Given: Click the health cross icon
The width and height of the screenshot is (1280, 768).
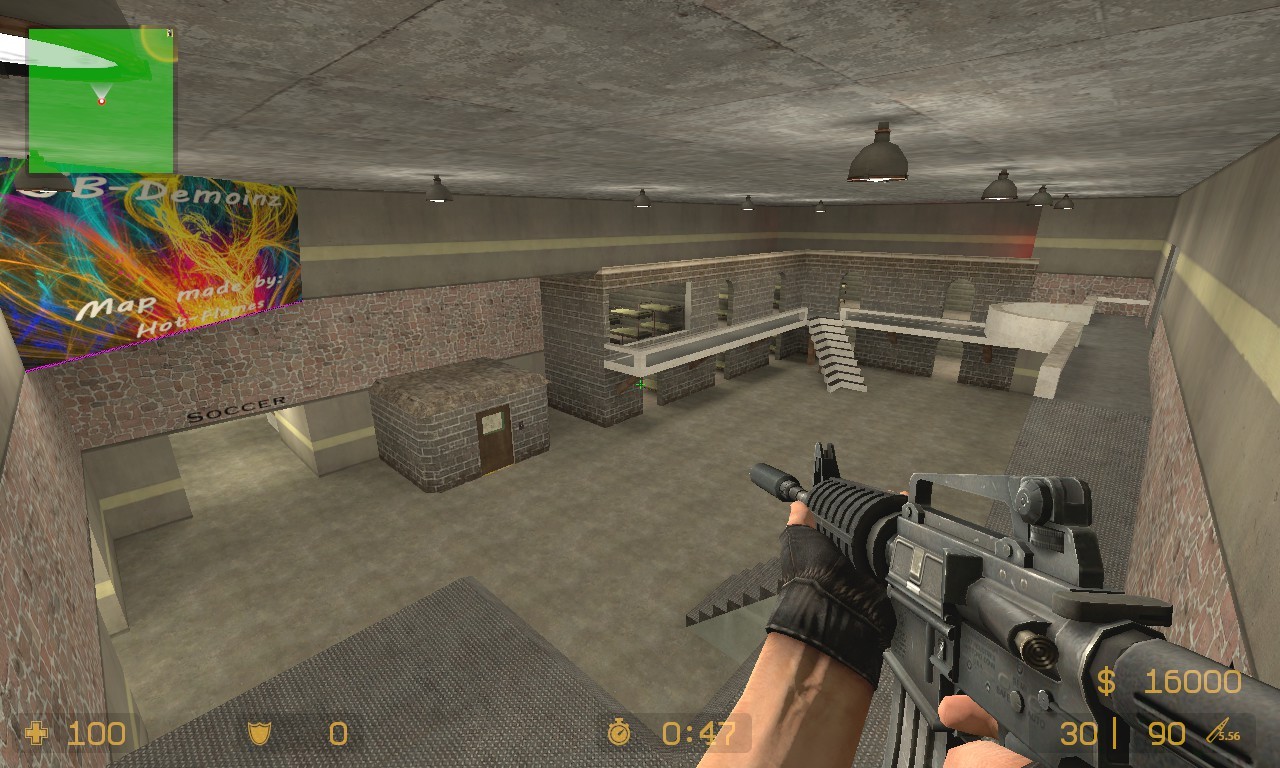Looking at the screenshot, I should [37, 734].
